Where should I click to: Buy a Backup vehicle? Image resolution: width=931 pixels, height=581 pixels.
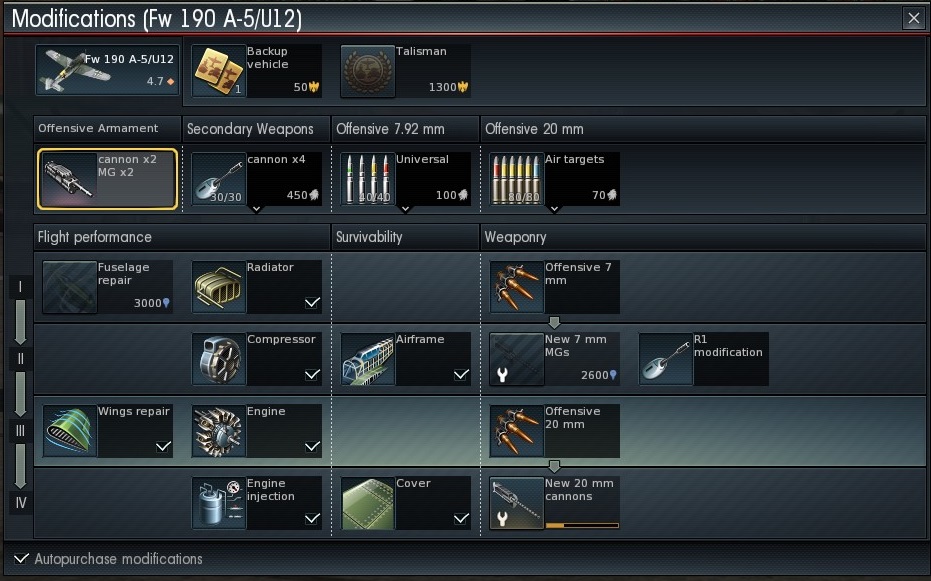pos(256,70)
